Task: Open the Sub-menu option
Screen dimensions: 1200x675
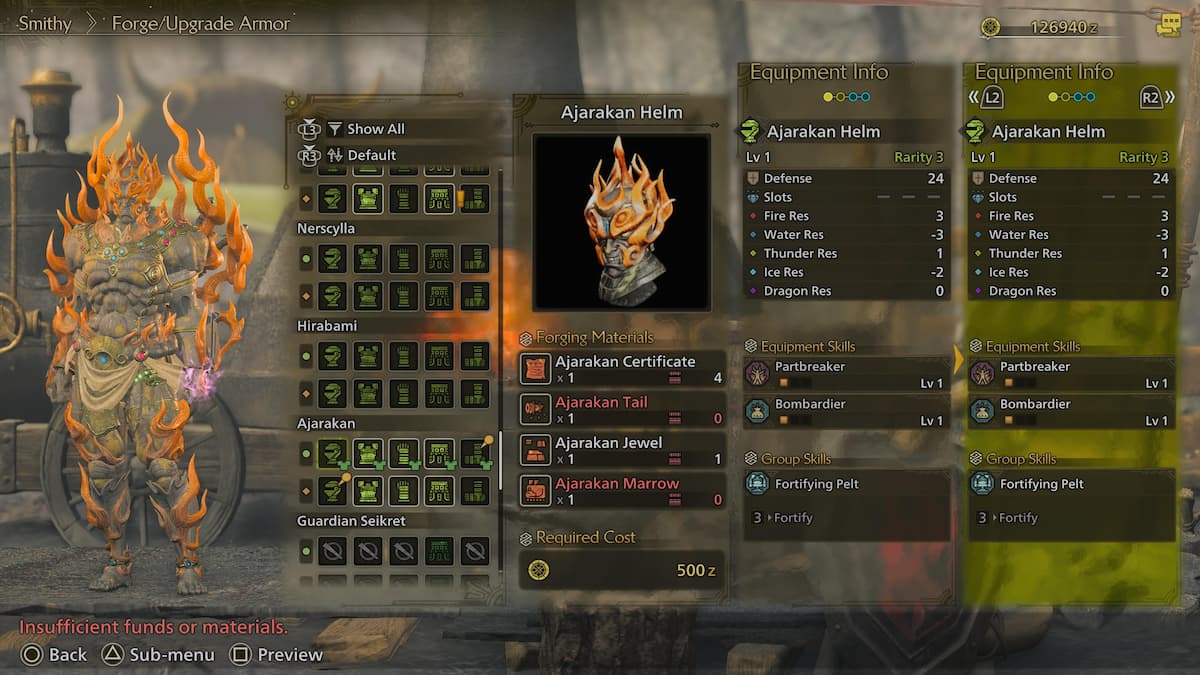Action: tap(159, 655)
